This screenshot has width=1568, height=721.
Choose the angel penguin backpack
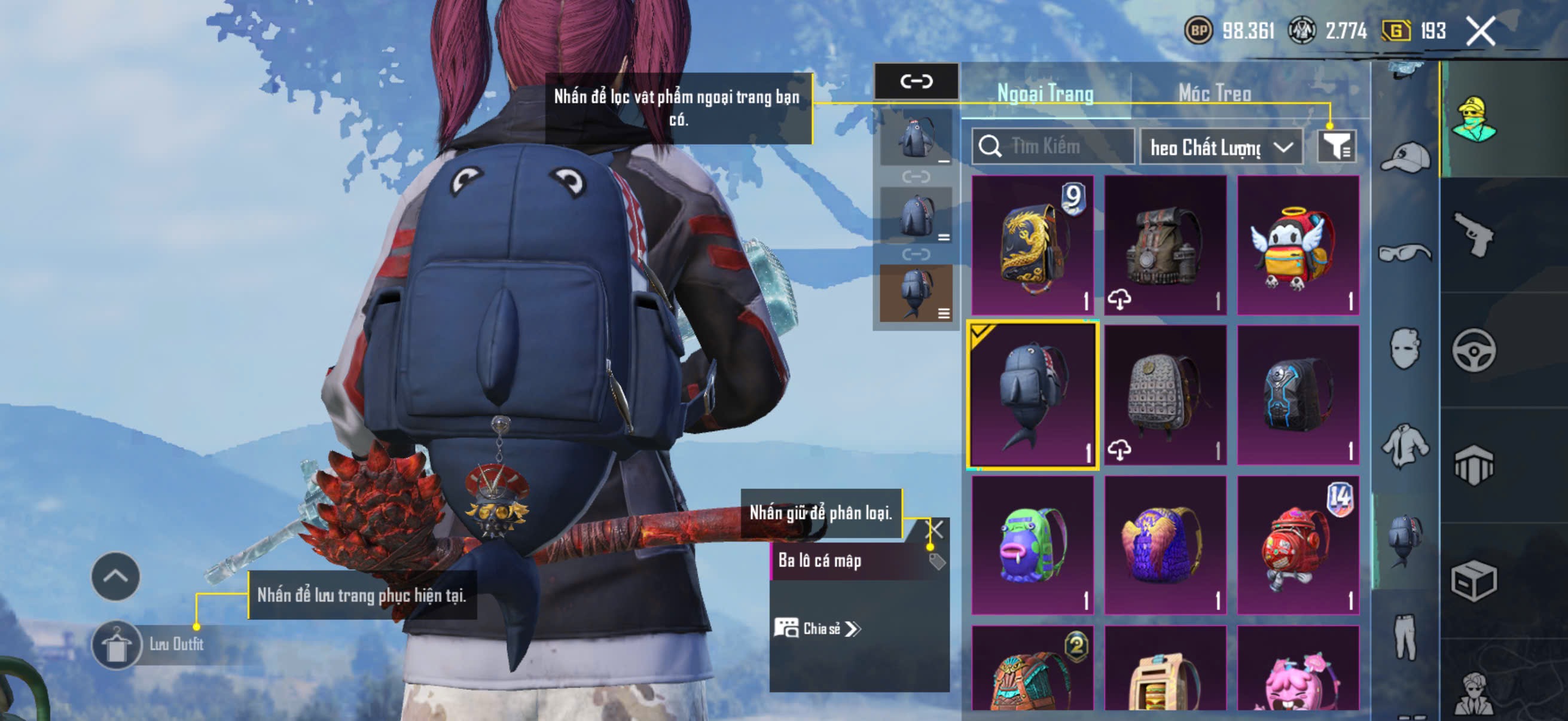click(x=1298, y=245)
